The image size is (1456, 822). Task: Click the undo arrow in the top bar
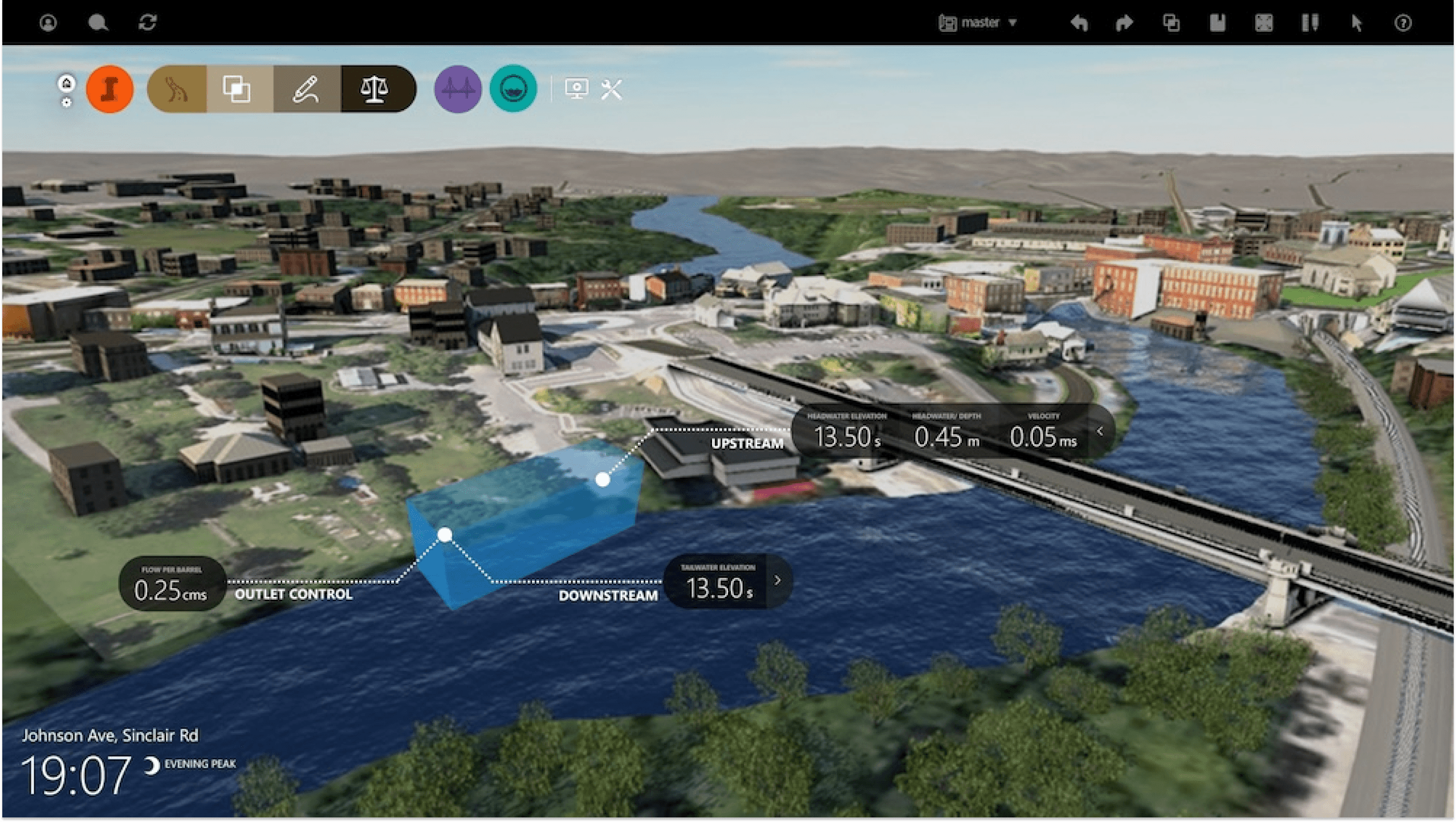1079,22
